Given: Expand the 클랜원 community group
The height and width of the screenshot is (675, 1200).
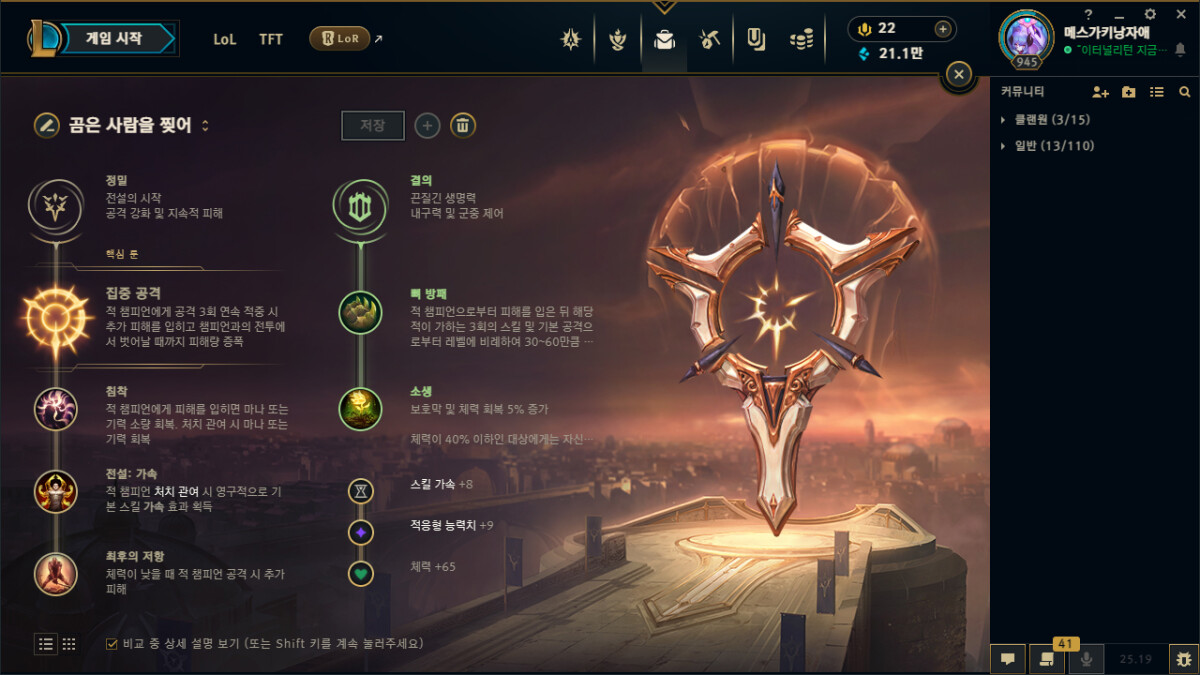Looking at the screenshot, I should point(1004,120).
